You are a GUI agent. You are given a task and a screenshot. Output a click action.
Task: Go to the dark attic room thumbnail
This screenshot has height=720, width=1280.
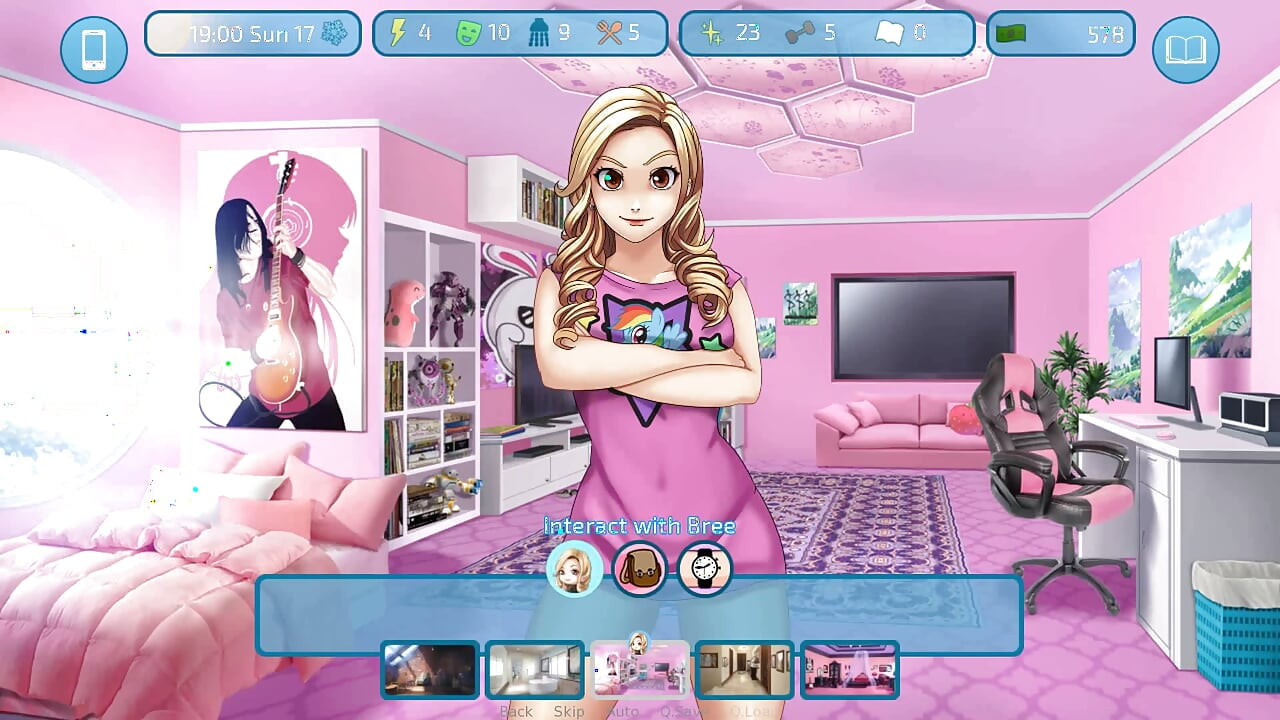click(430, 669)
